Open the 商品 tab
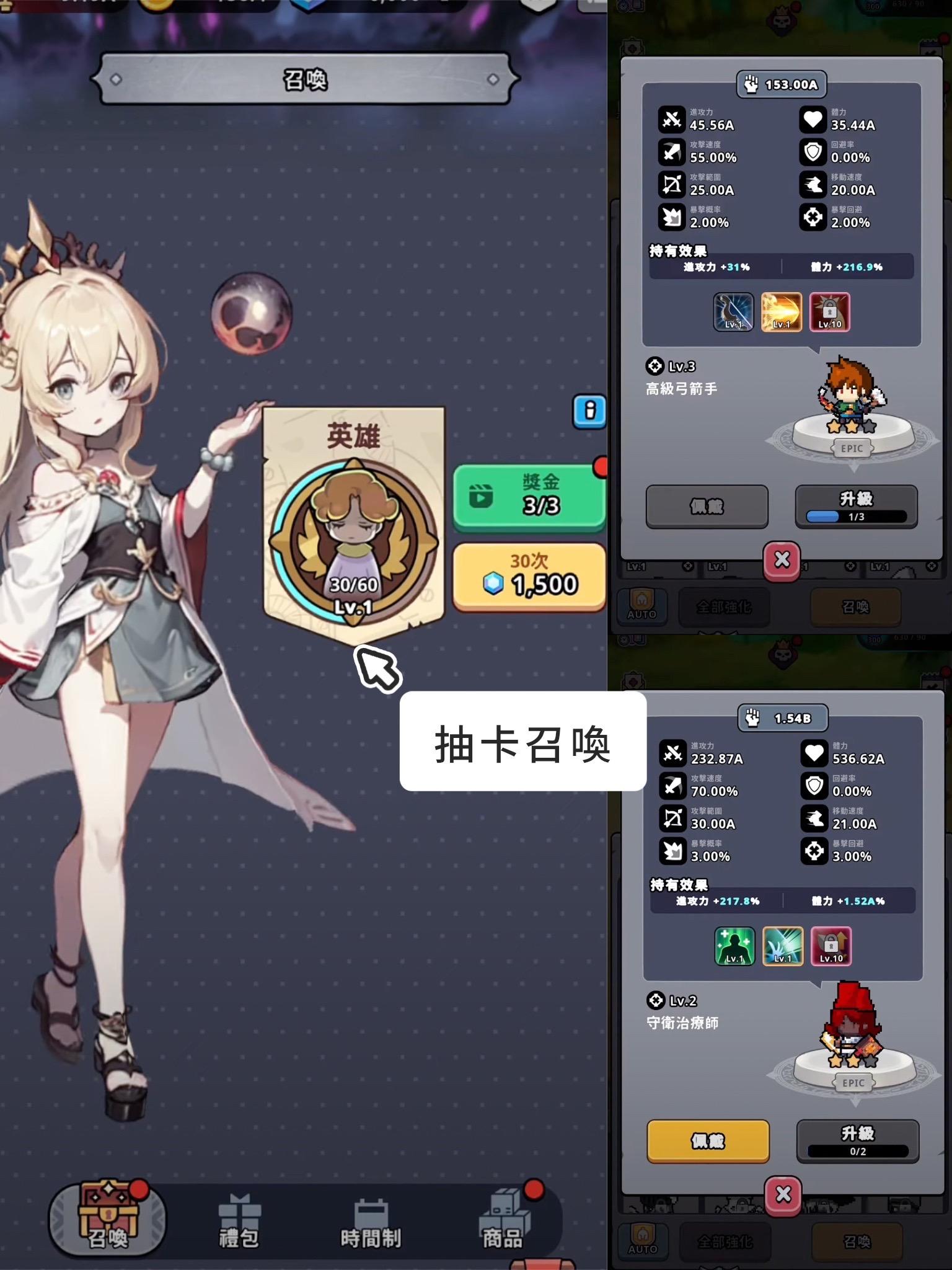The width and height of the screenshot is (952, 1270). point(502,1220)
